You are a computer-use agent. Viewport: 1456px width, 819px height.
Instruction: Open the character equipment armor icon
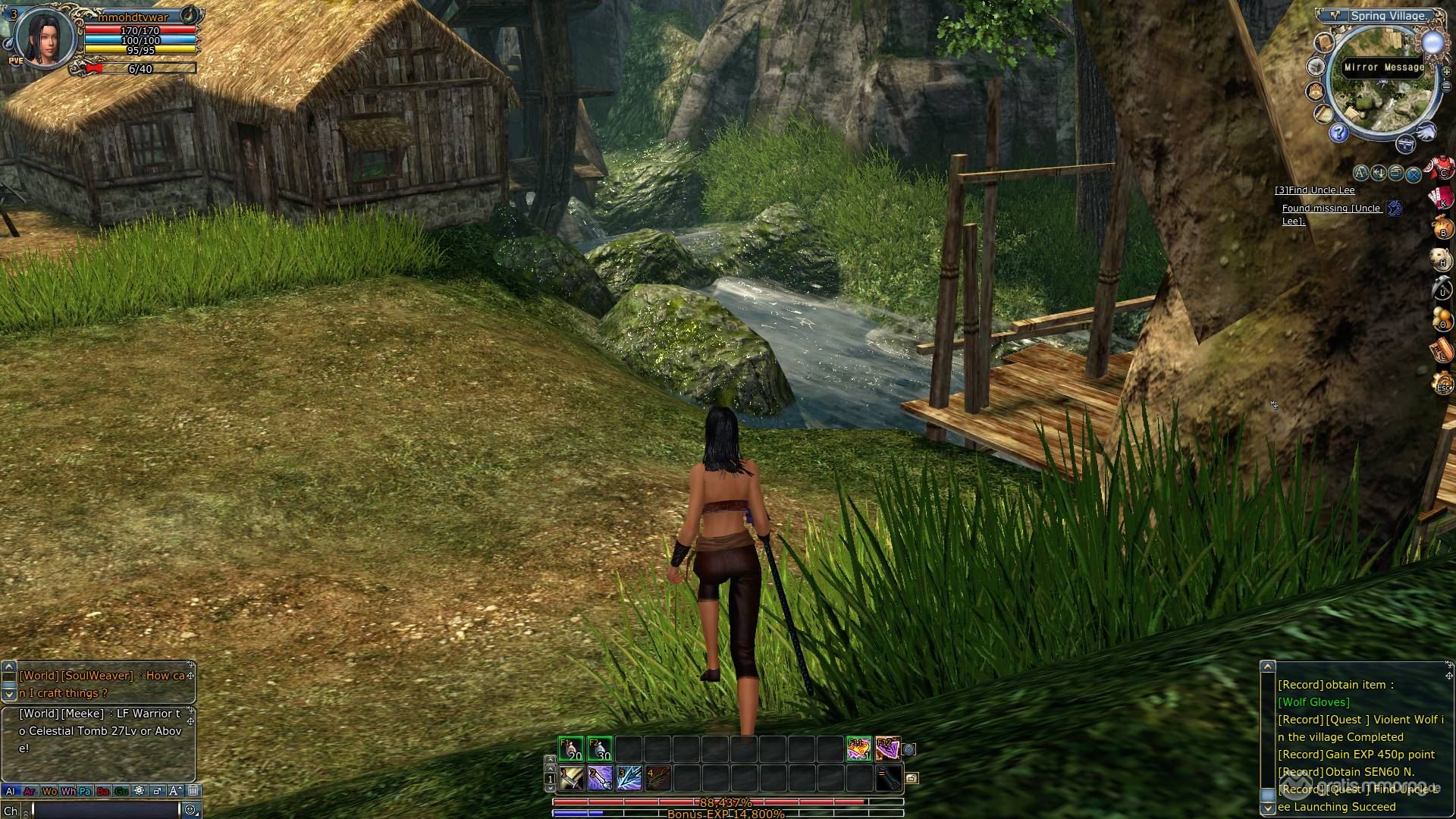1442,168
